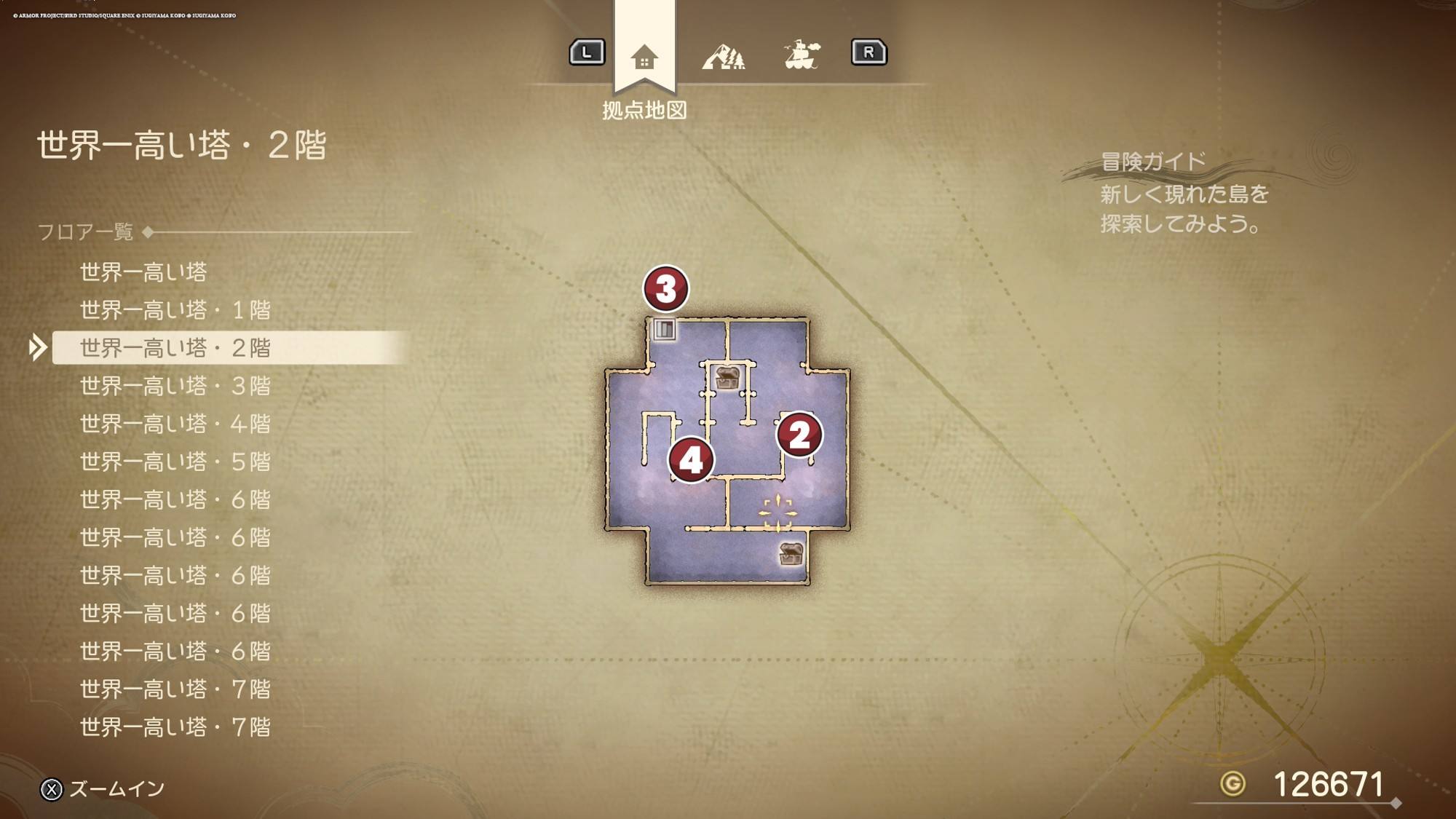Choose map marker number 4

pos(691,459)
